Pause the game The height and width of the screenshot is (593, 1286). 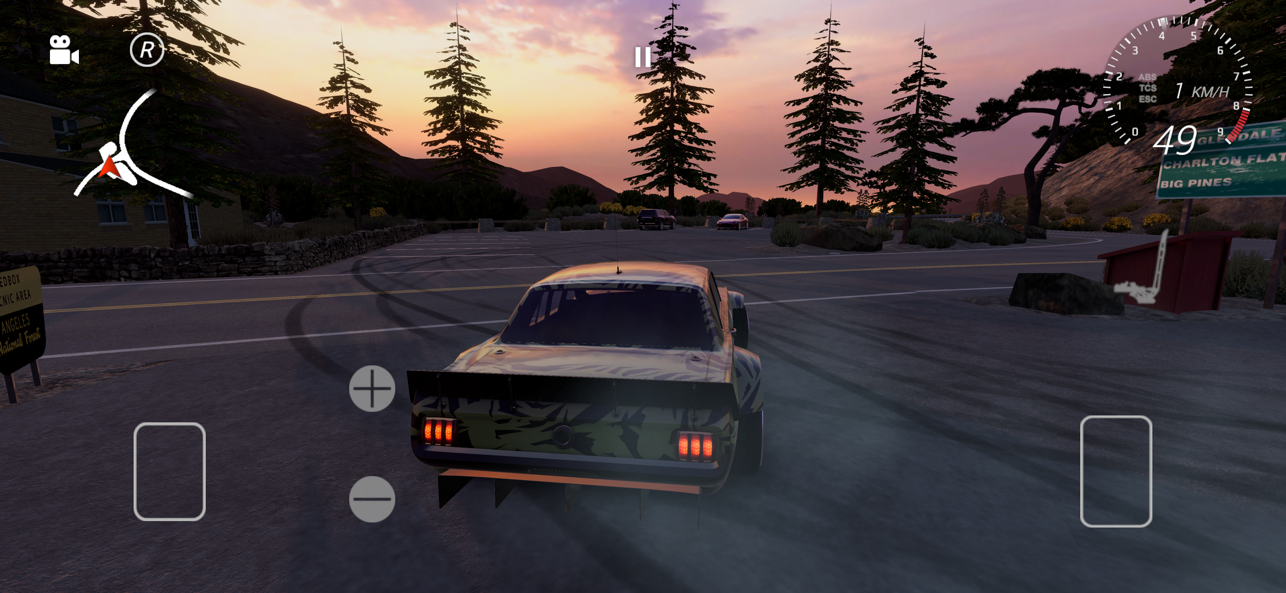(x=642, y=57)
